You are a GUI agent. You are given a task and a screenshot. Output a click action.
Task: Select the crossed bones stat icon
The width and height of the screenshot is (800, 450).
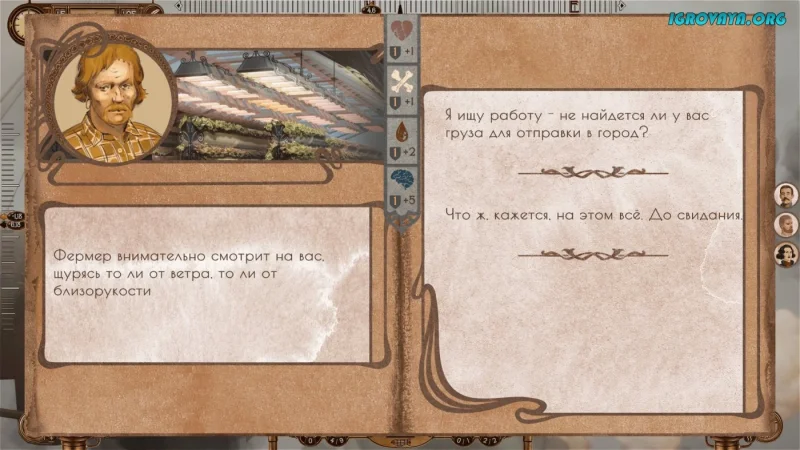tap(401, 80)
